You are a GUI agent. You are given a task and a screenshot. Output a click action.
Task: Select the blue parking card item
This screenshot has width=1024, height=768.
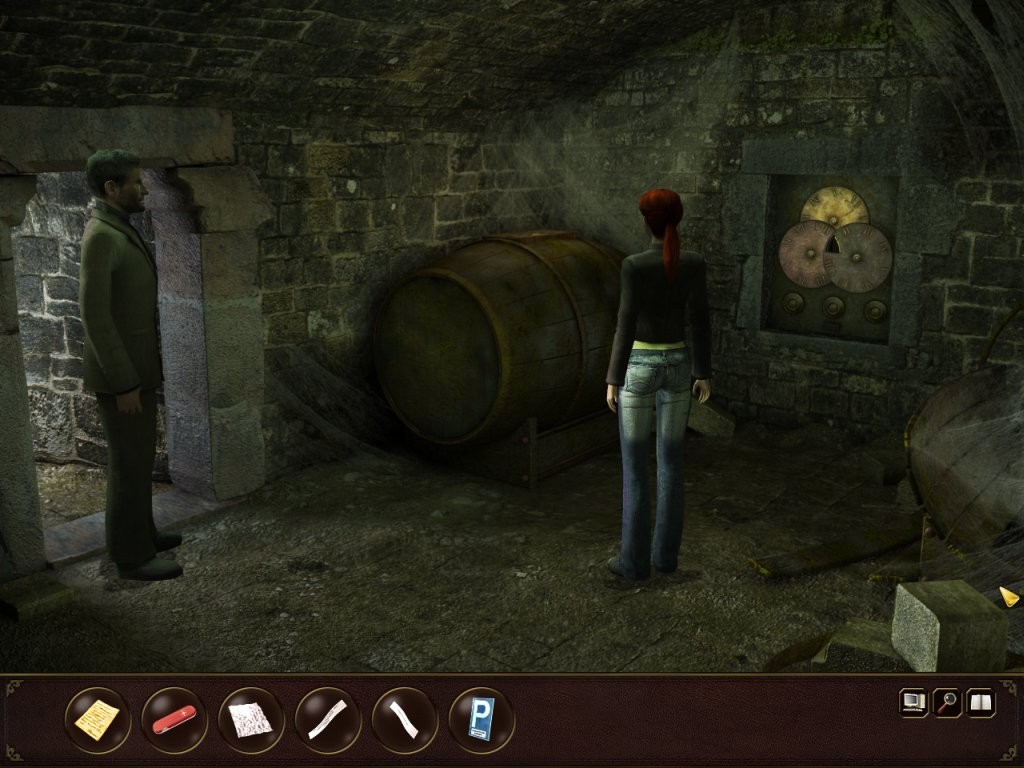point(481,719)
